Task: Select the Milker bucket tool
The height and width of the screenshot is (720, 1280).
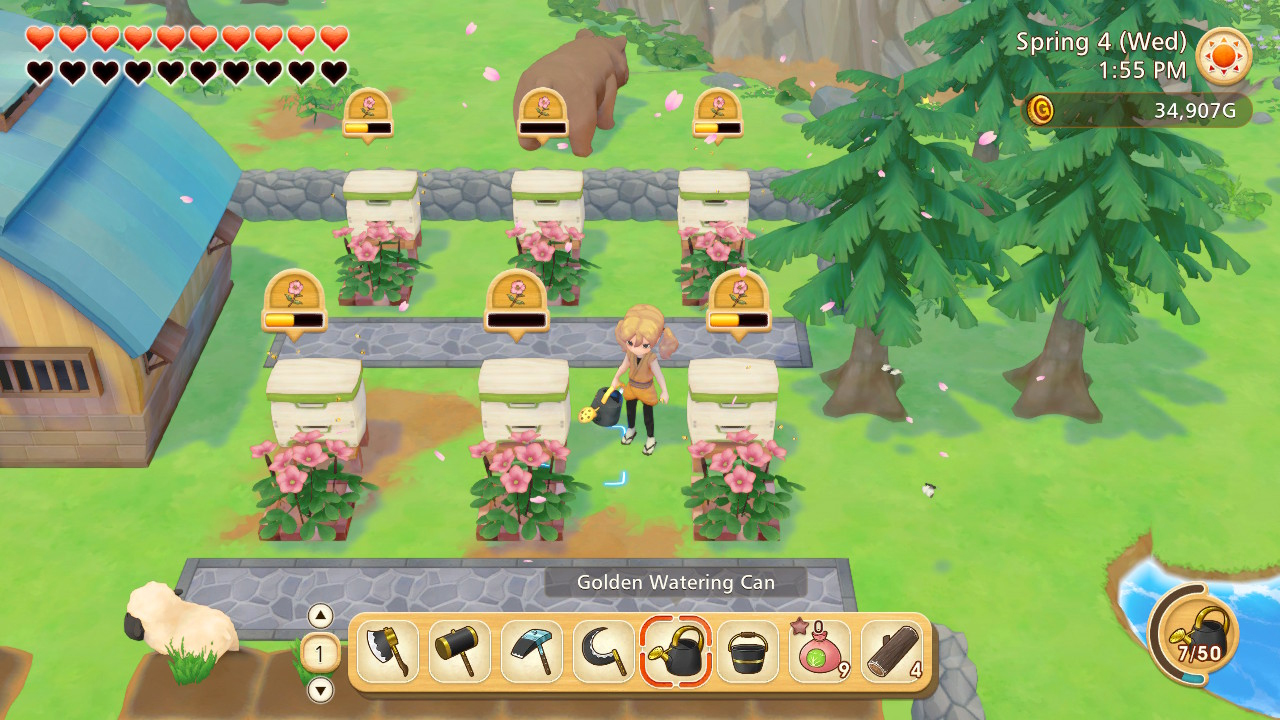Action: [748, 652]
